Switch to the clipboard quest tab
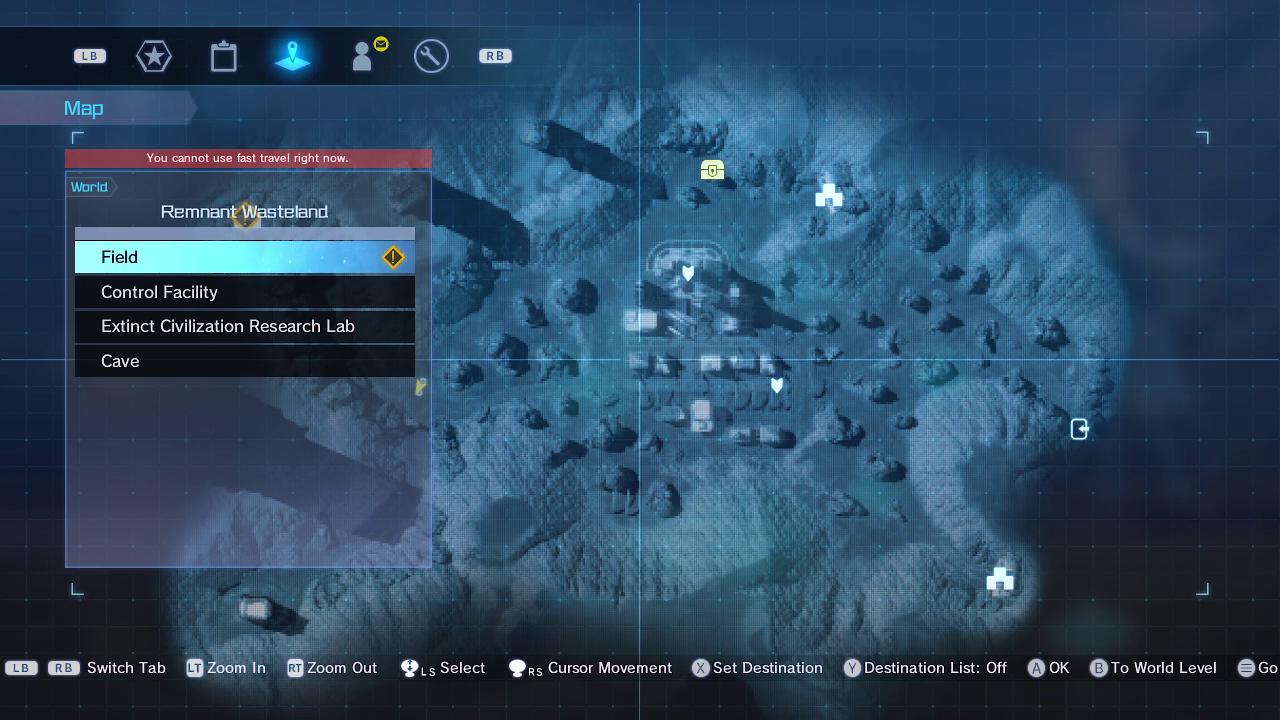The width and height of the screenshot is (1280, 720). tap(224, 56)
